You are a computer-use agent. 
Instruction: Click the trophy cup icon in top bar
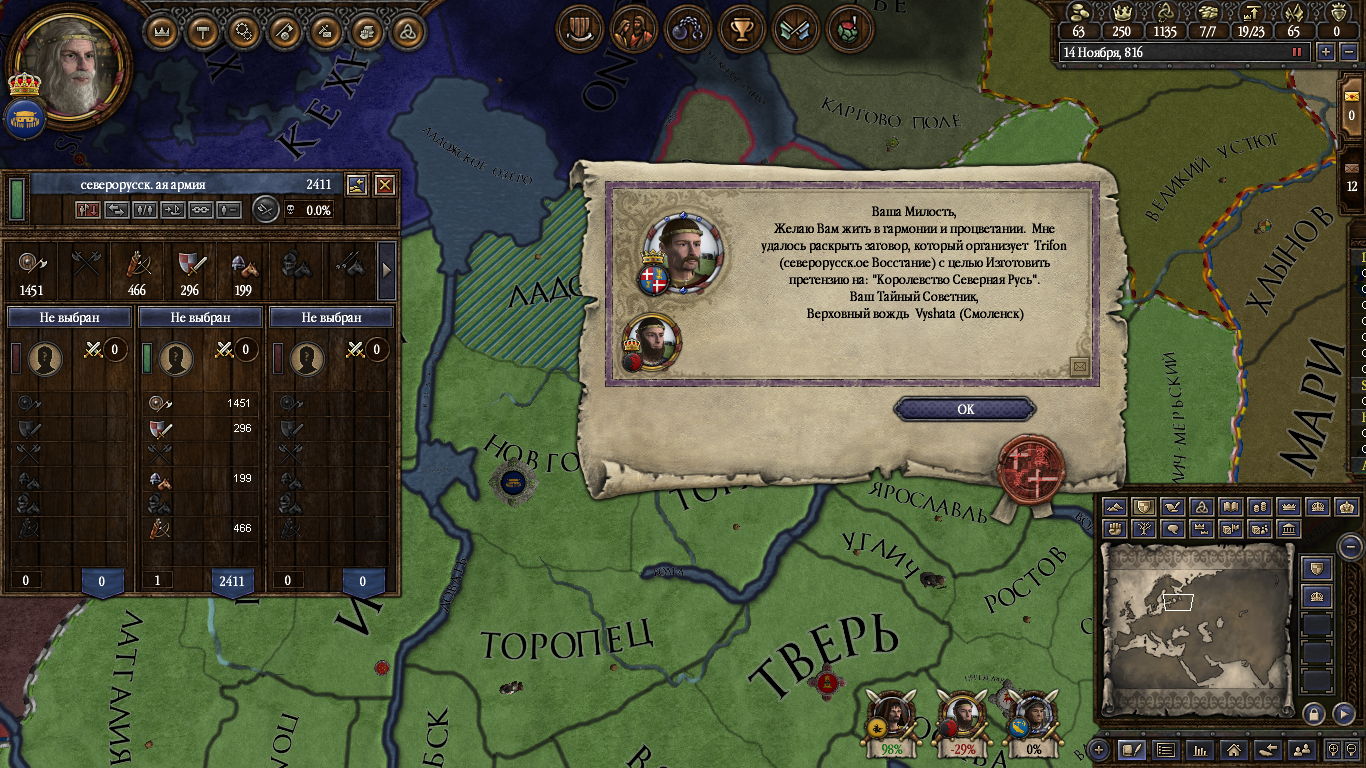click(x=742, y=29)
